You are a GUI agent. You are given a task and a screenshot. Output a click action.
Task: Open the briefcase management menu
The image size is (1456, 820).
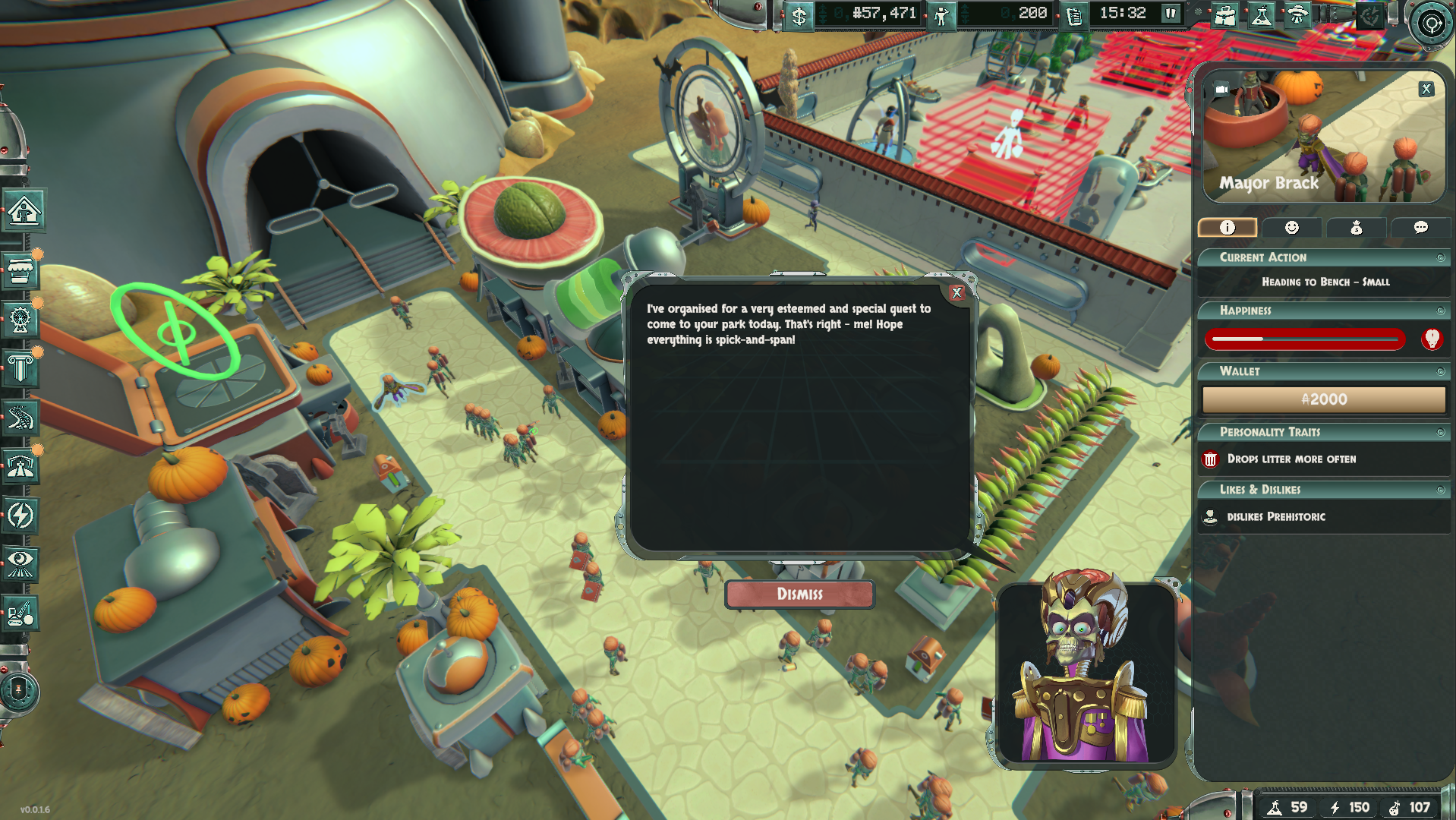click(x=1224, y=14)
